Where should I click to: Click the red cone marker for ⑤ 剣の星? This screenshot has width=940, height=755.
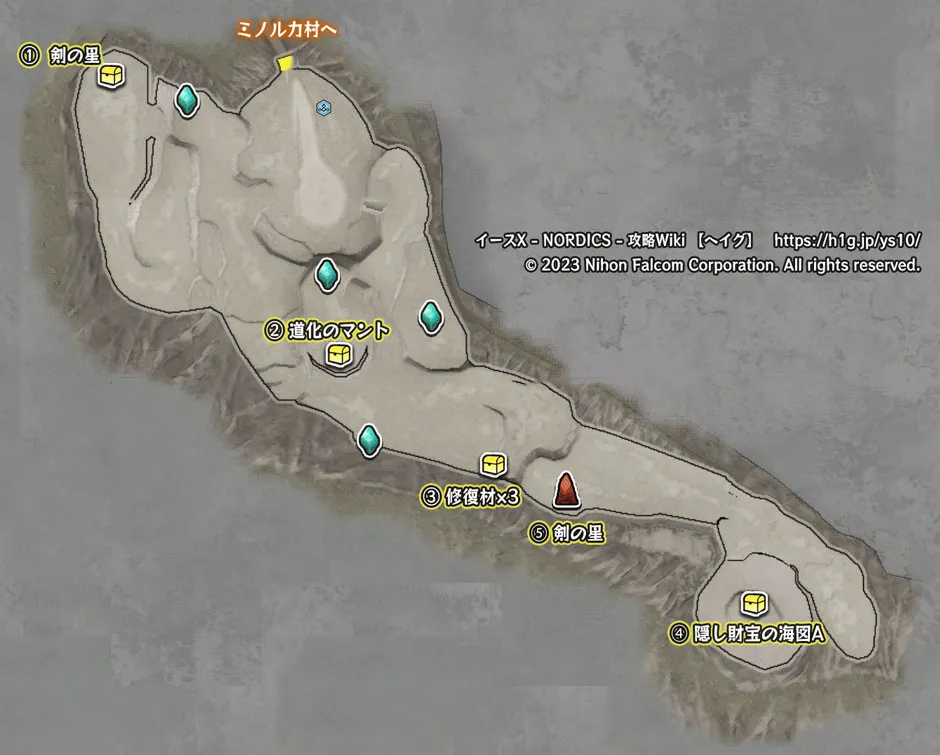[x=567, y=490]
